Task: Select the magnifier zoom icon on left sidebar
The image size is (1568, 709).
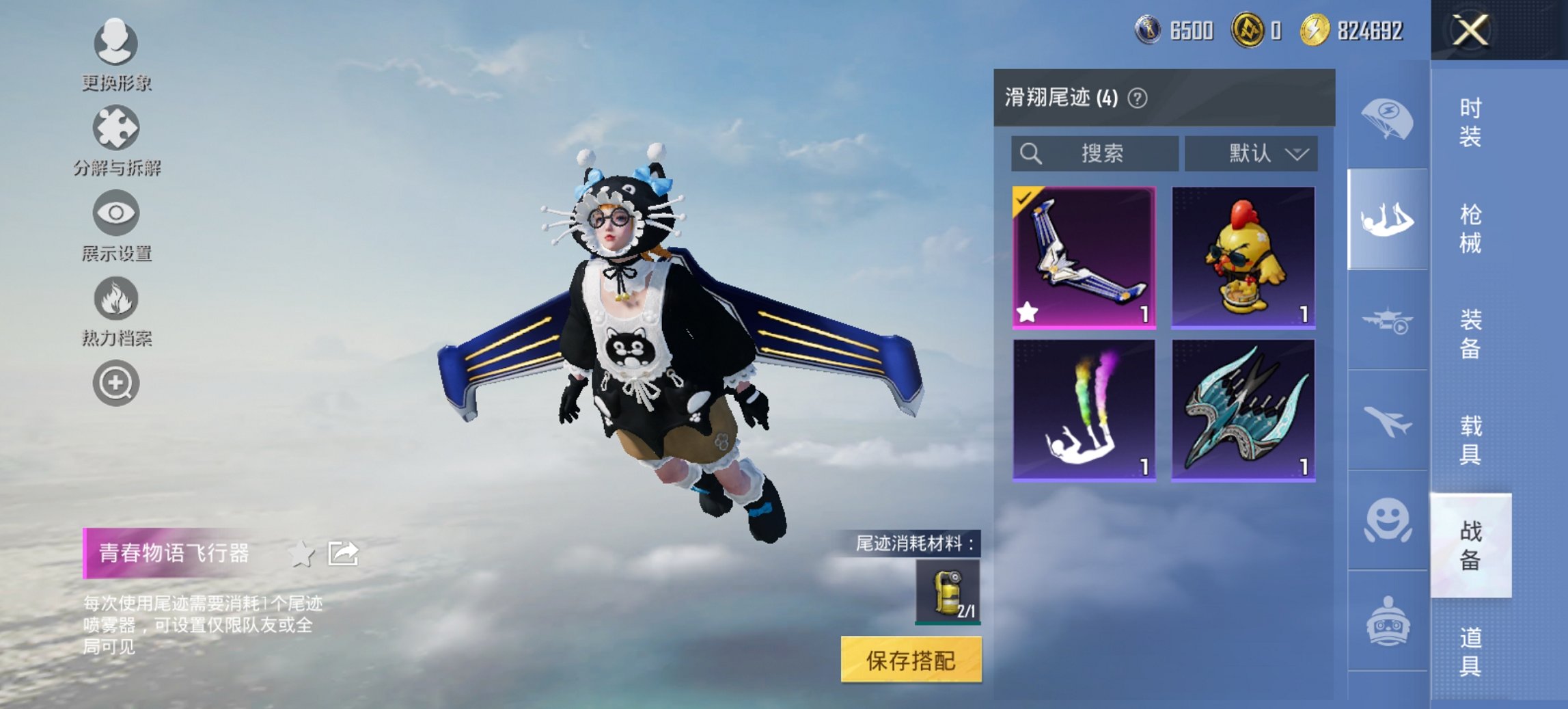Action: pos(116,382)
